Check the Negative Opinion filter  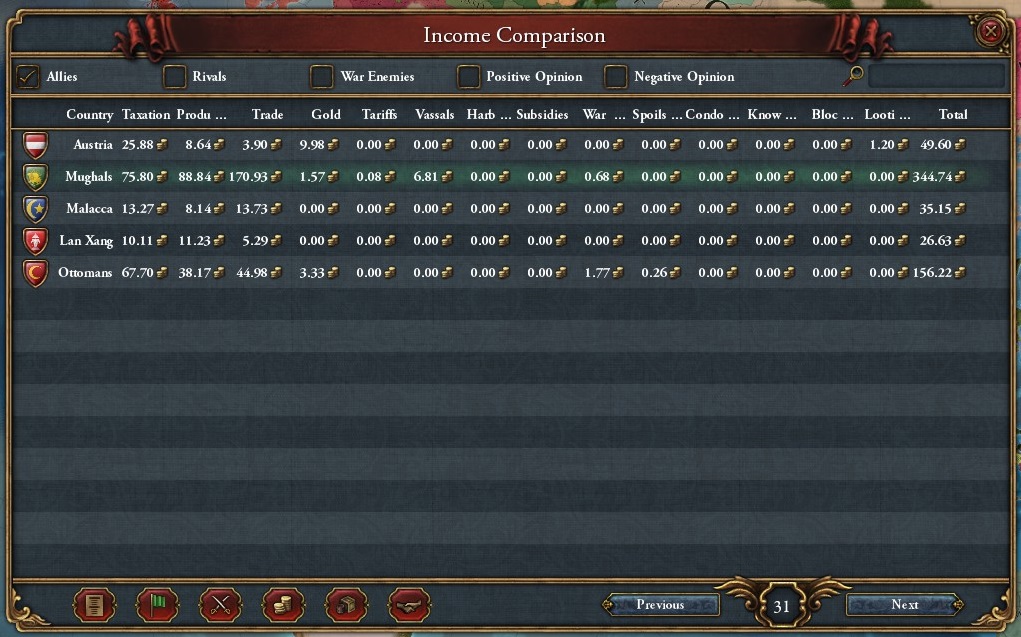pyautogui.click(x=616, y=77)
